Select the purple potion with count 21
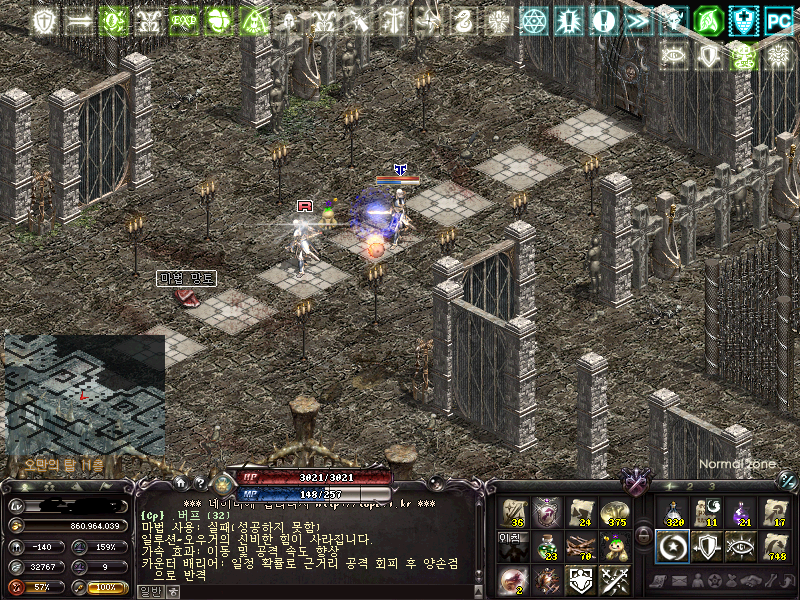The height and width of the screenshot is (600, 800). (741, 512)
